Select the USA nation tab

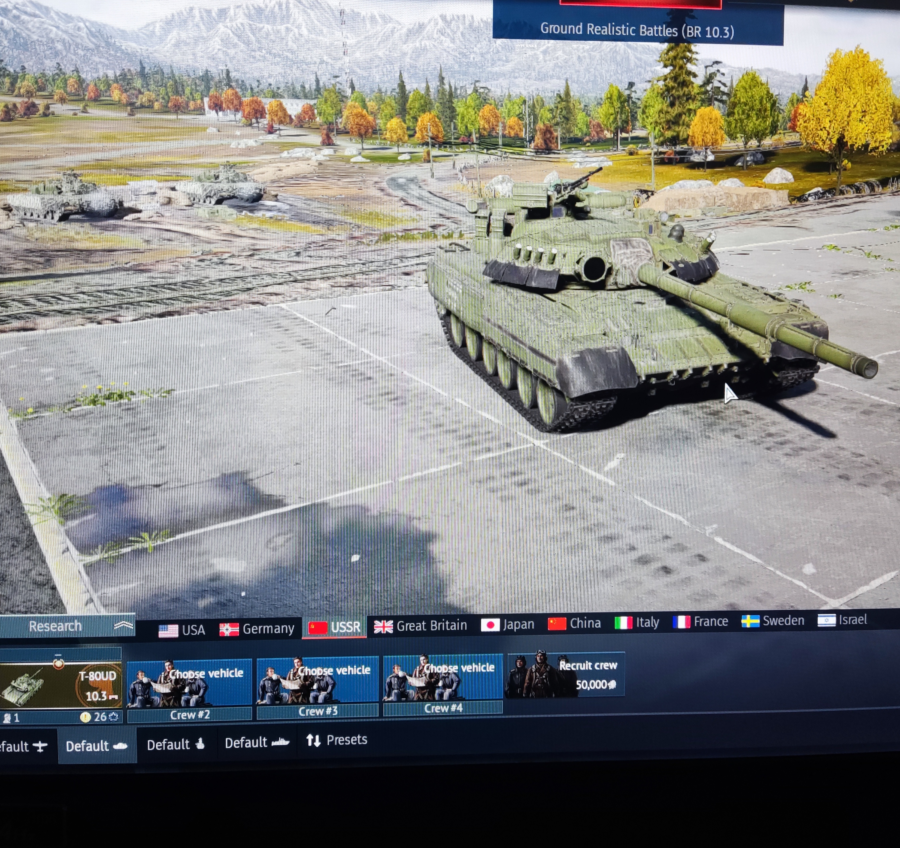[x=182, y=629]
